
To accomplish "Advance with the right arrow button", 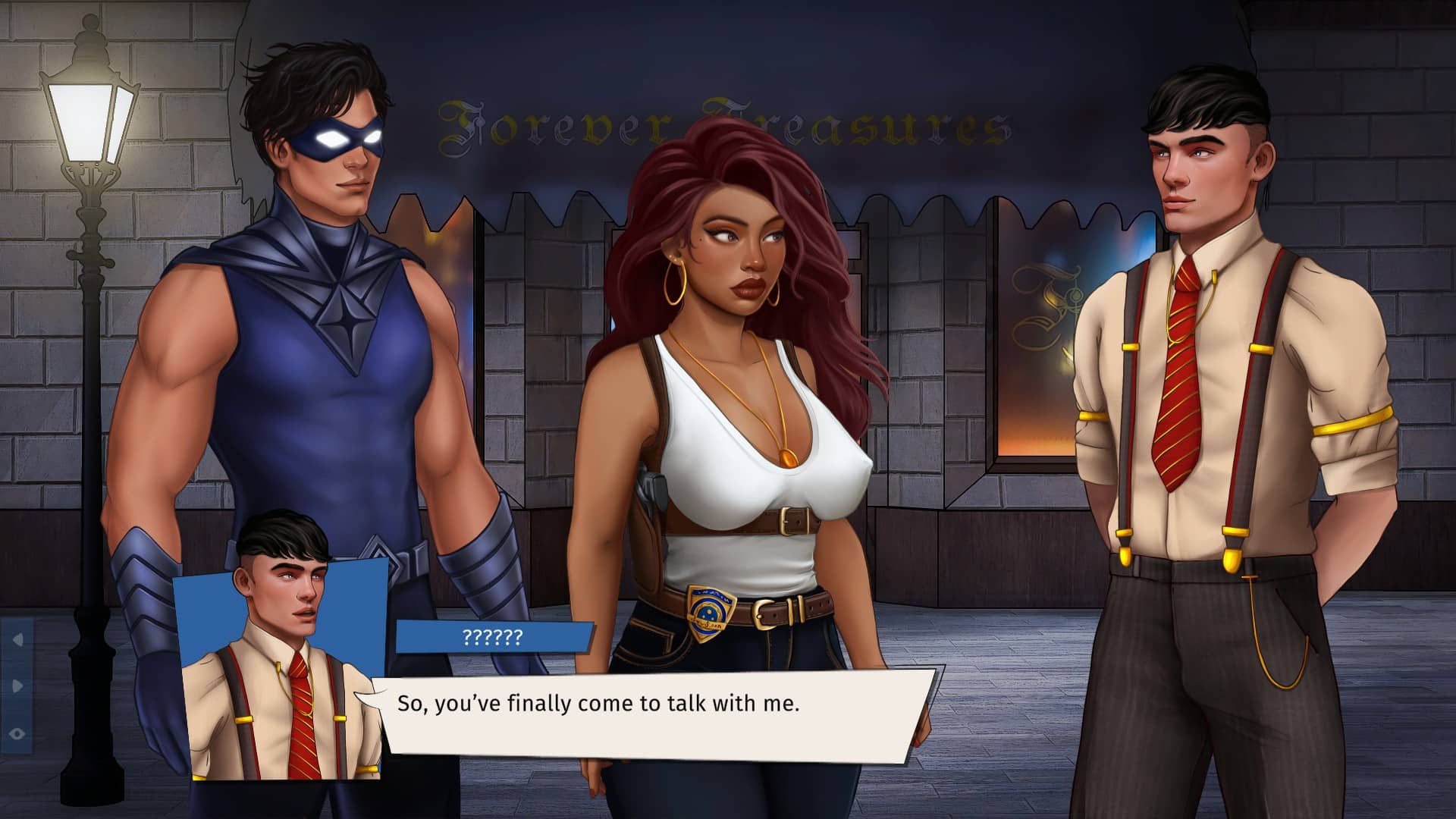I will 17,686.
